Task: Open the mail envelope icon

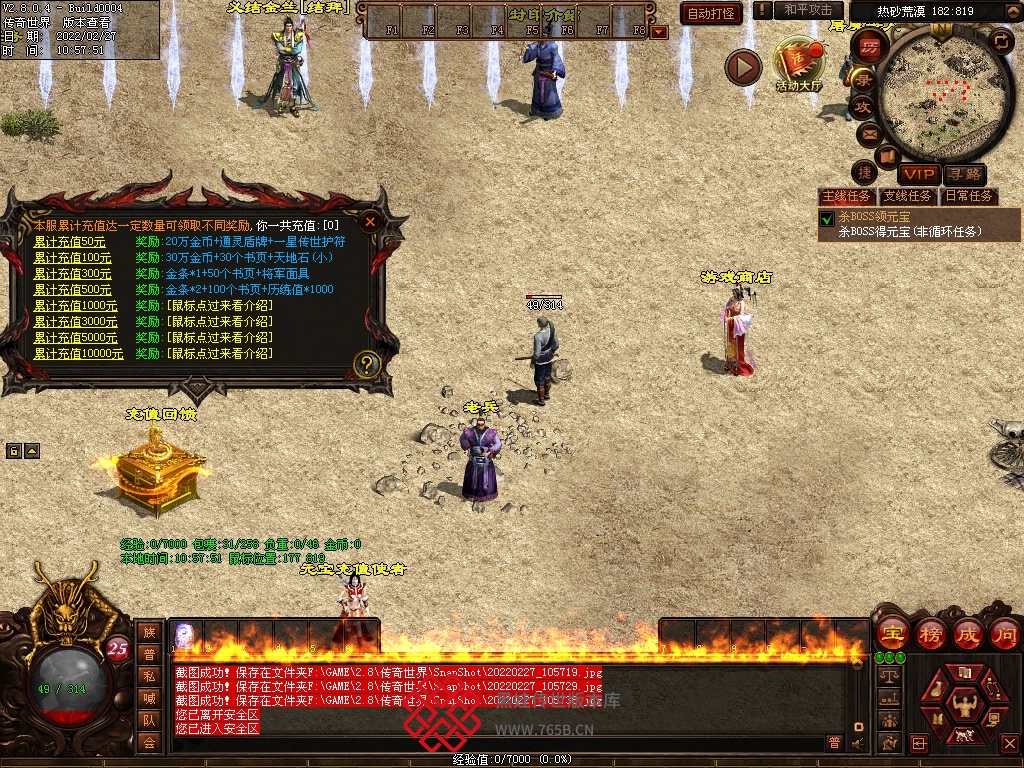Action: [868, 133]
